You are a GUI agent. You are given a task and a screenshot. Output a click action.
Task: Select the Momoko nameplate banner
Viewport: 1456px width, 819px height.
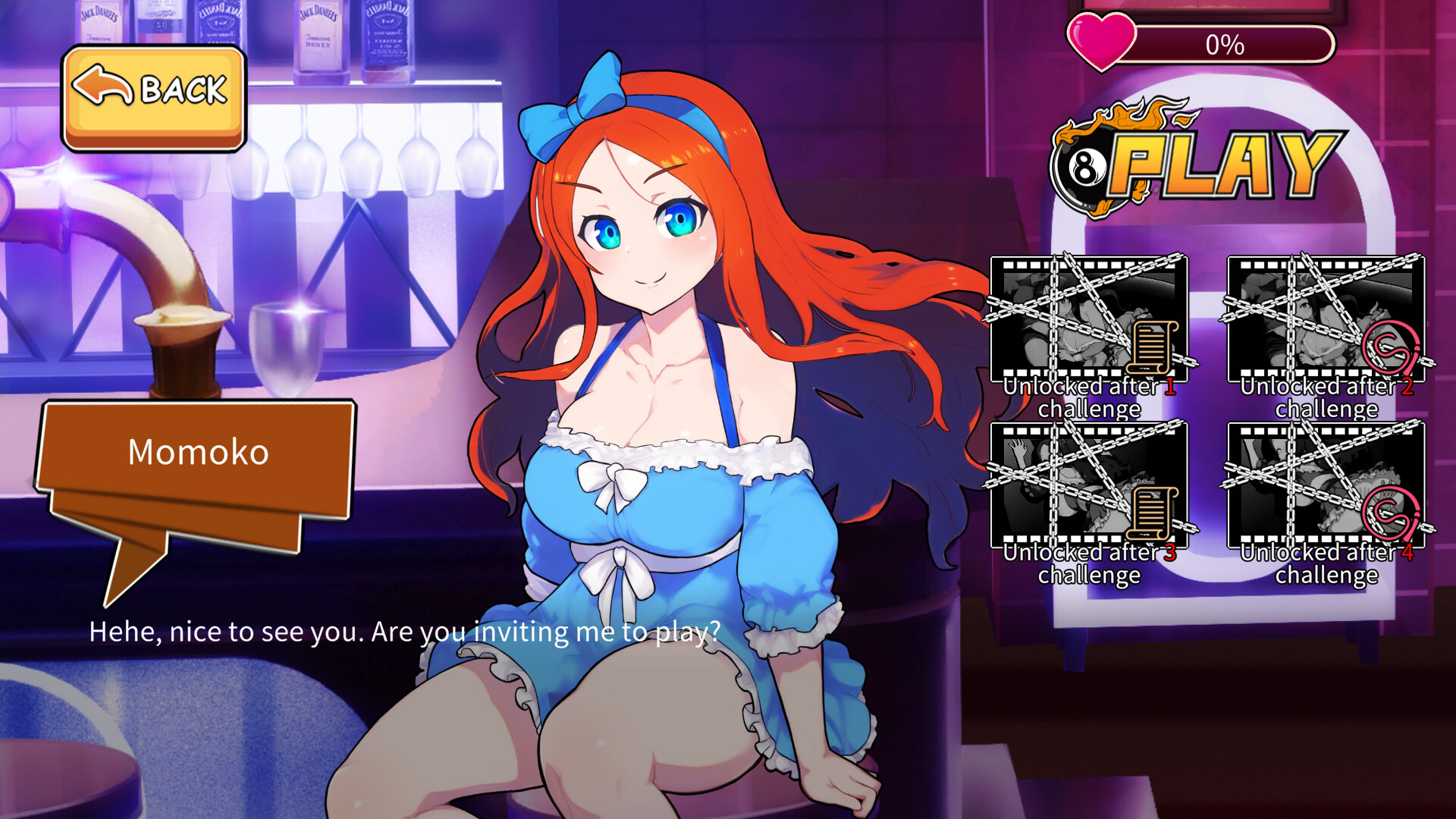pyautogui.click(x=199, y=453)
